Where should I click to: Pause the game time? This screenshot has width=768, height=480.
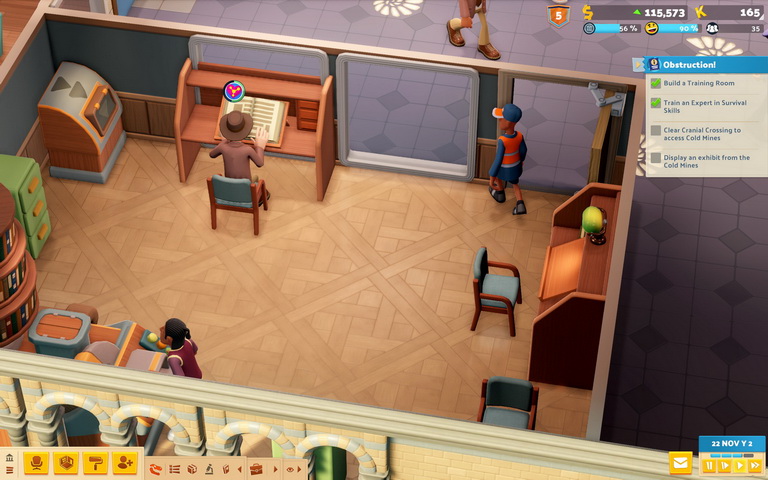coord(710,465)
